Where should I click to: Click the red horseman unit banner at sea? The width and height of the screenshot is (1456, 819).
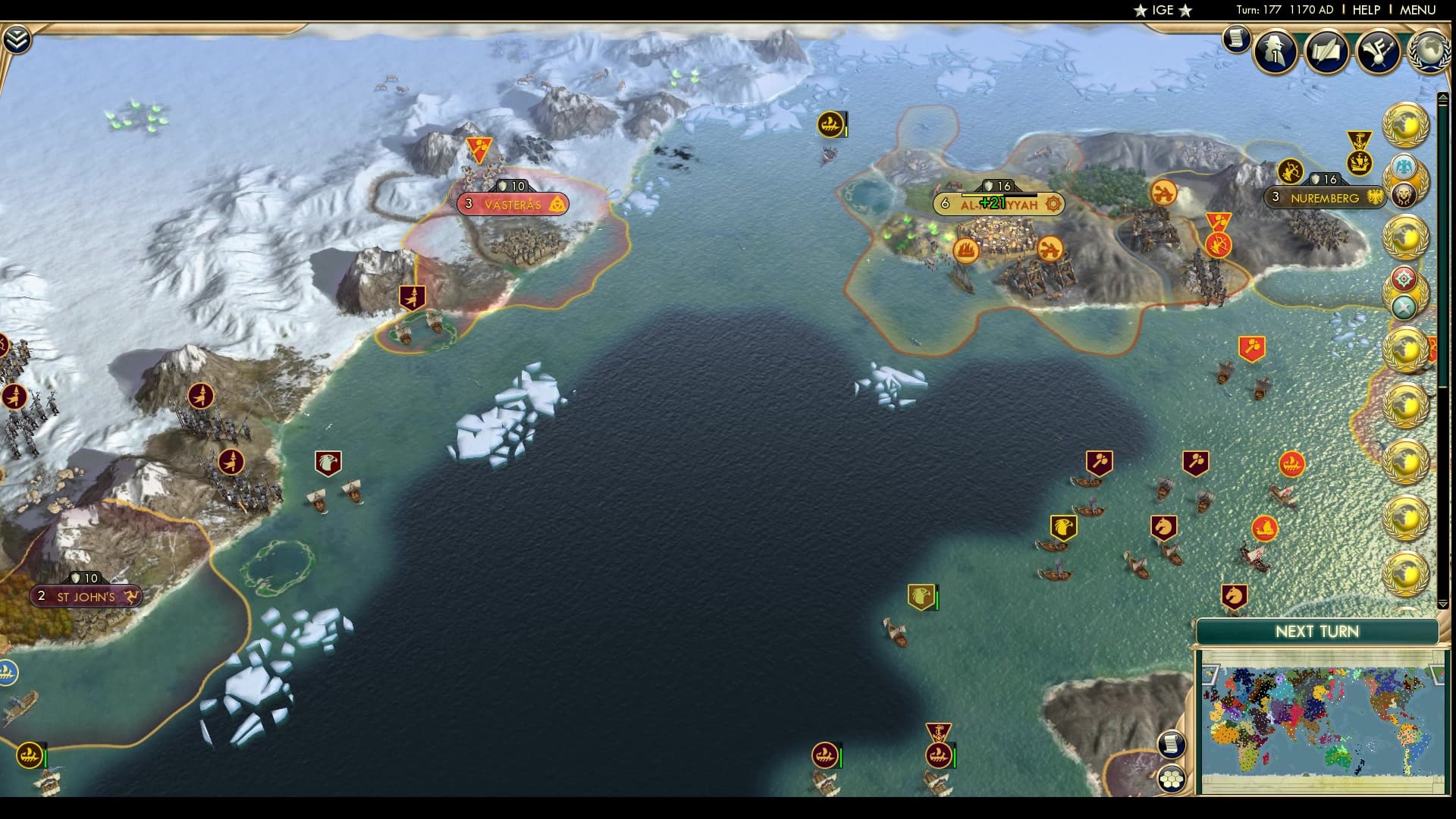(x=1163, y=527)
